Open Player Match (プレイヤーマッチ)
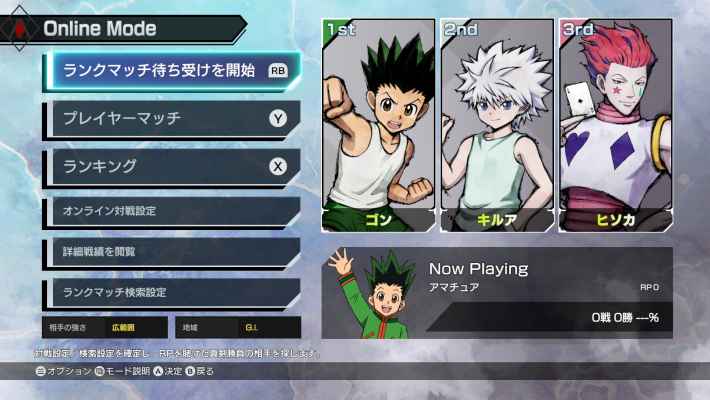 [x=172, y=119]
